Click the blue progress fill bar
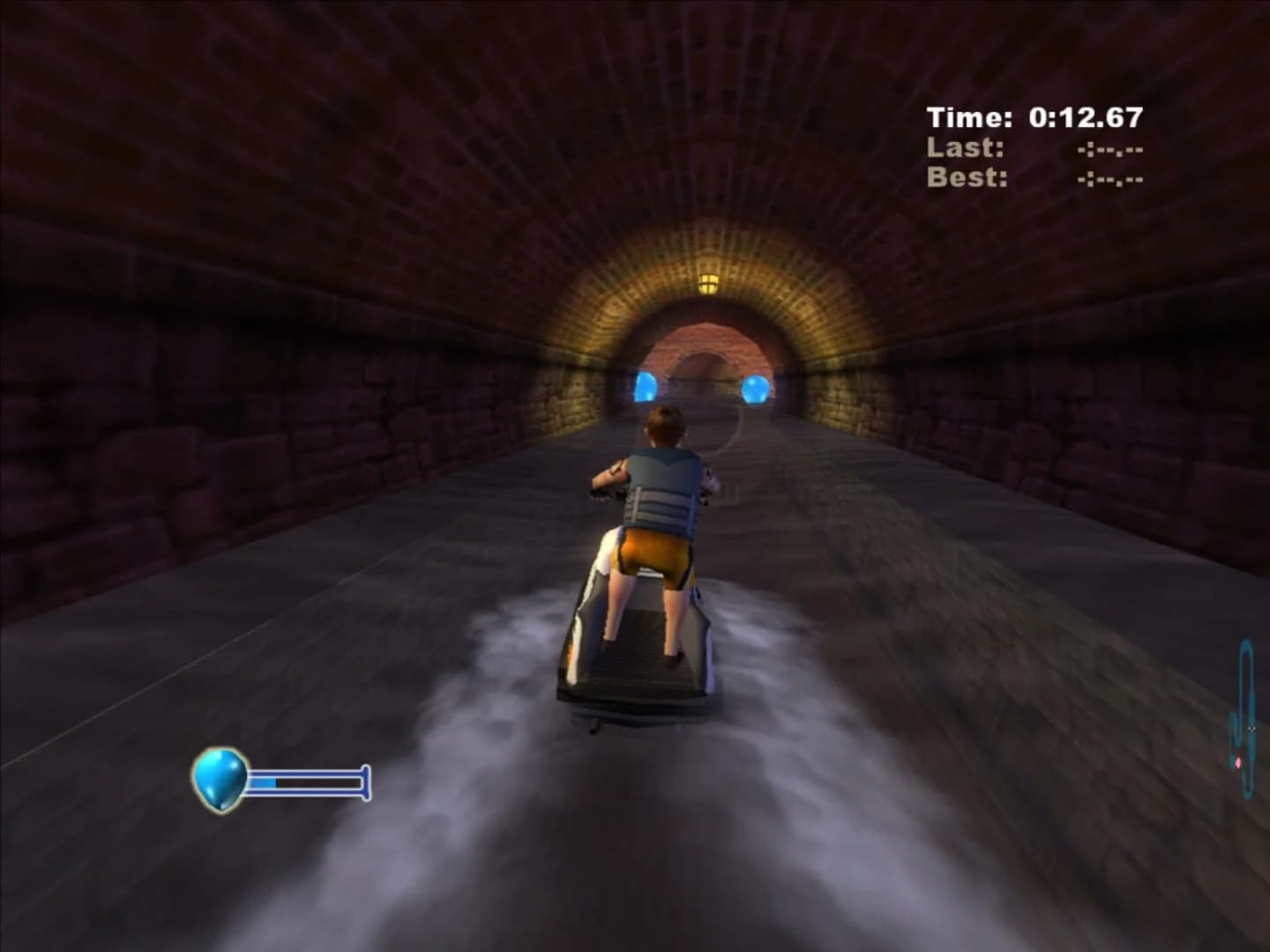 click(265, 780)
